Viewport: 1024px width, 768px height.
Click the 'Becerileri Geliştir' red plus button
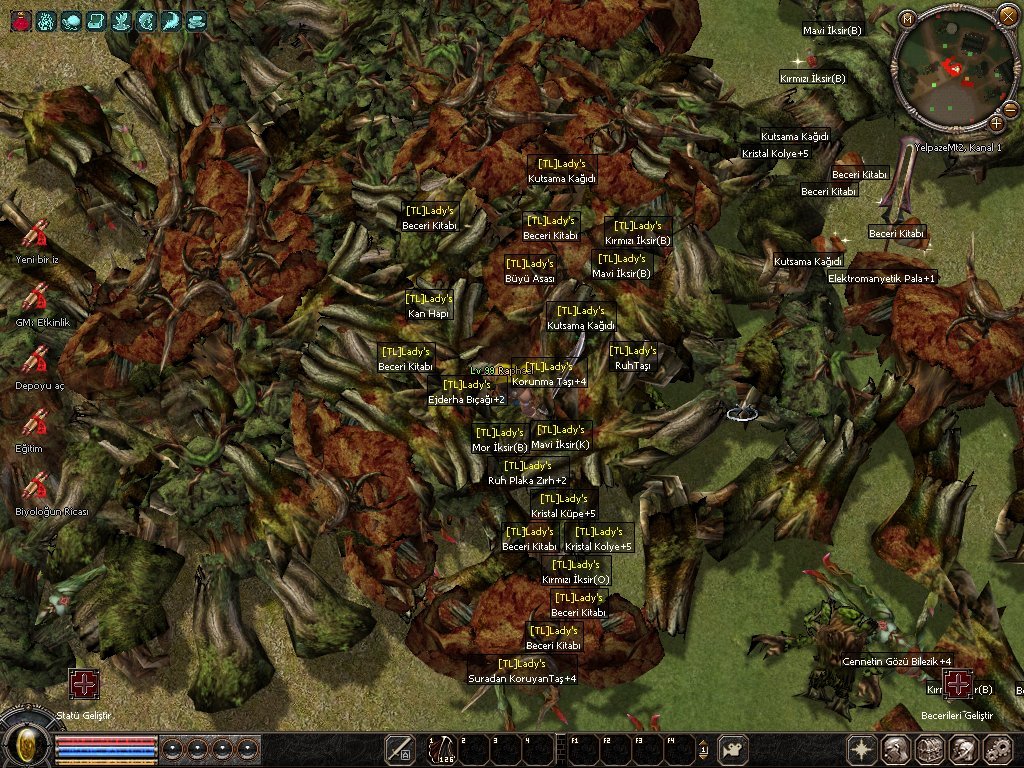958,684
